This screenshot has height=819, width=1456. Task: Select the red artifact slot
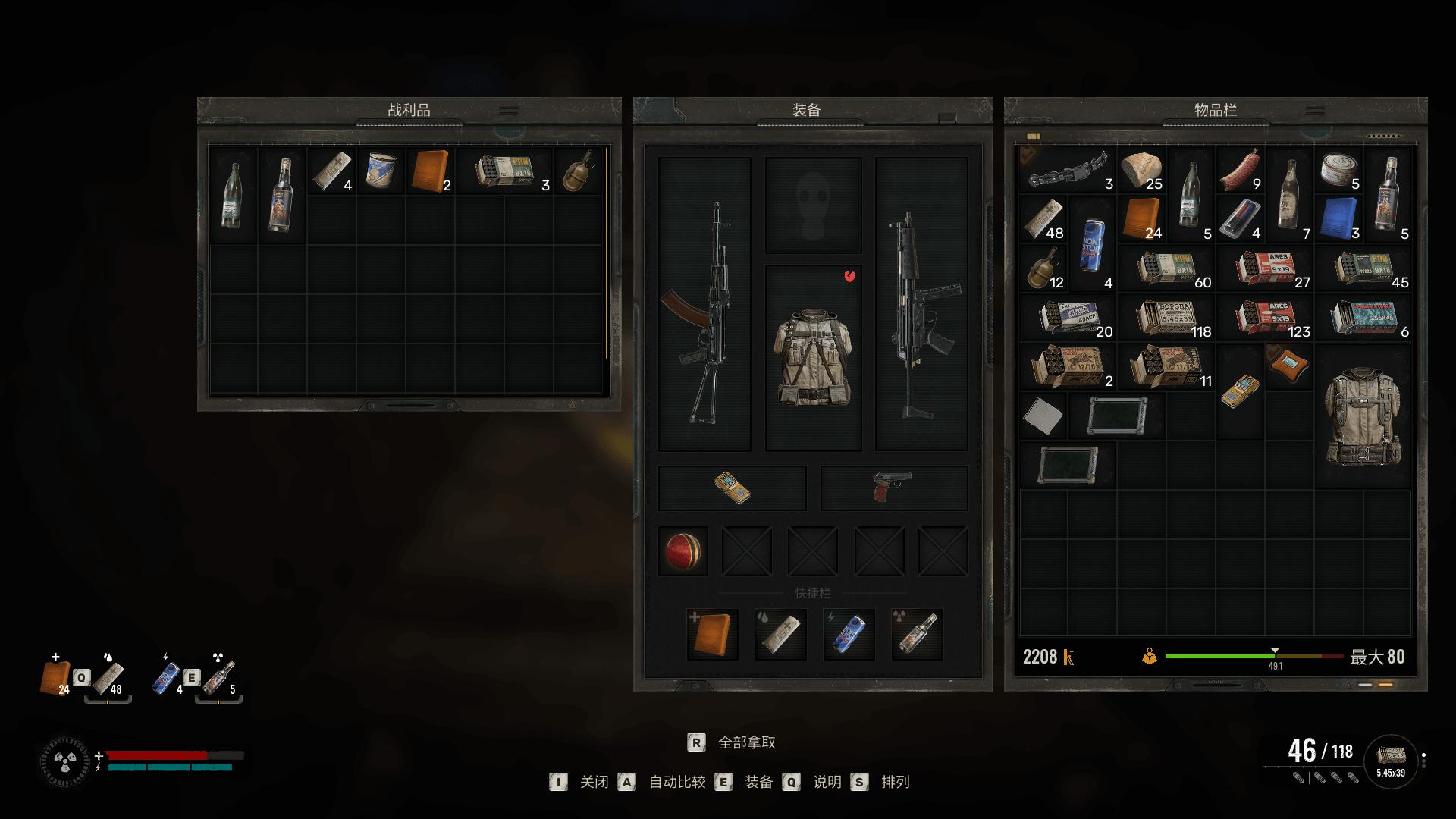point(682,551)
